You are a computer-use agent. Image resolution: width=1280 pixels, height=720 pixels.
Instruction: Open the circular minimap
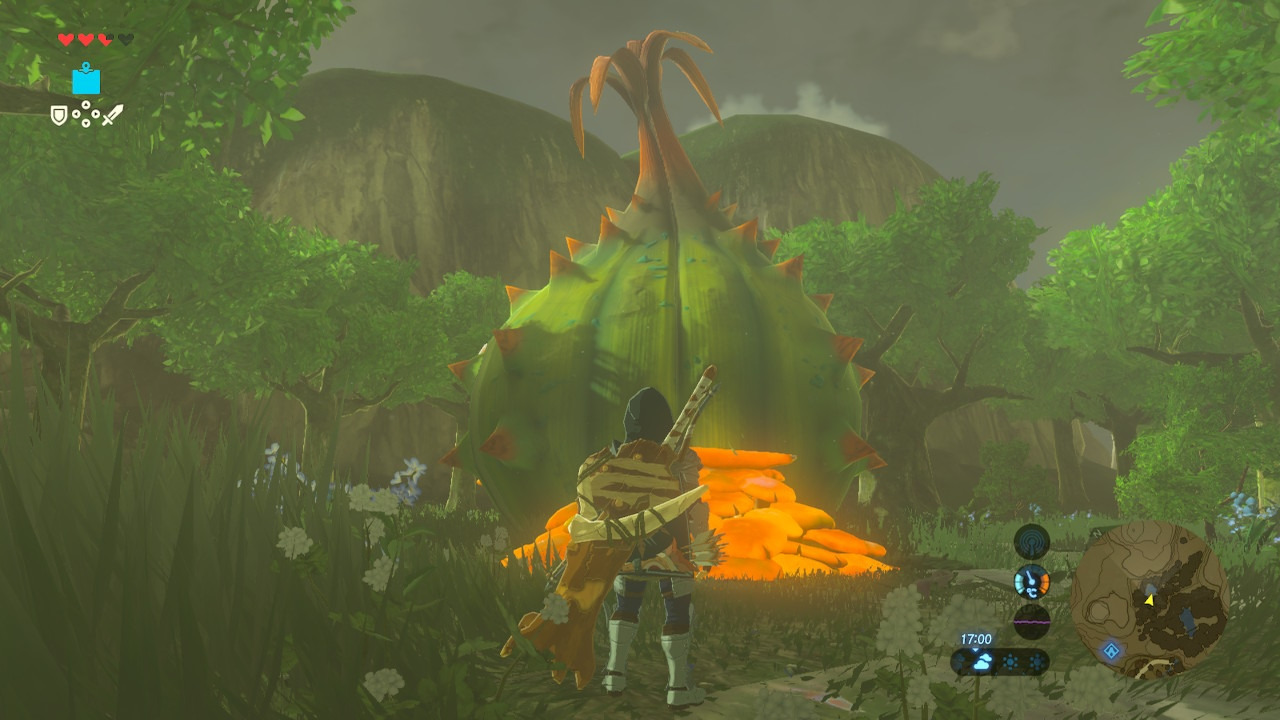[x=1149, y=600]
